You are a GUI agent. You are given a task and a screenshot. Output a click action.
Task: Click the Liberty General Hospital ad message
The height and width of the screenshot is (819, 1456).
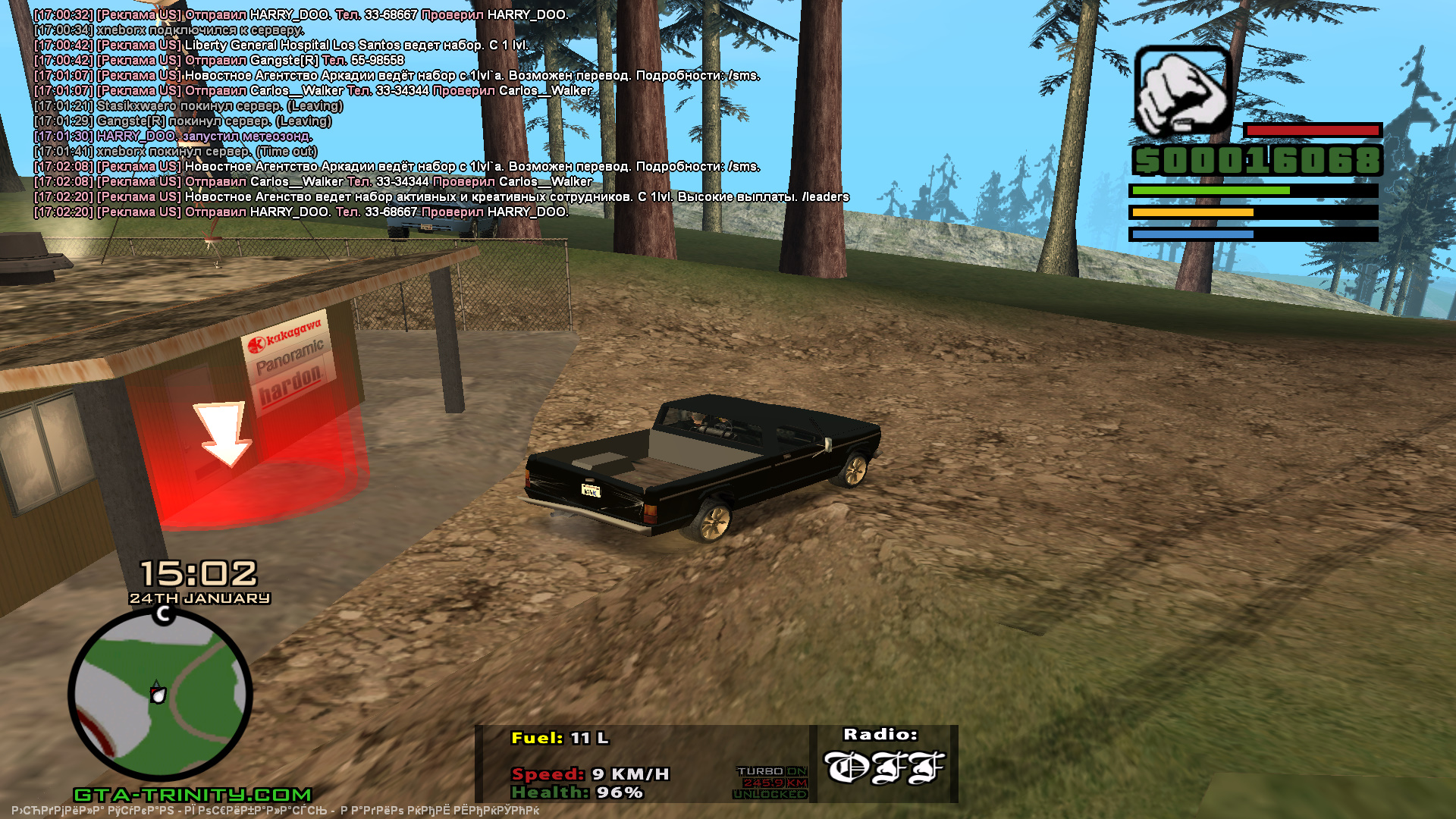[x=281, y=45]
